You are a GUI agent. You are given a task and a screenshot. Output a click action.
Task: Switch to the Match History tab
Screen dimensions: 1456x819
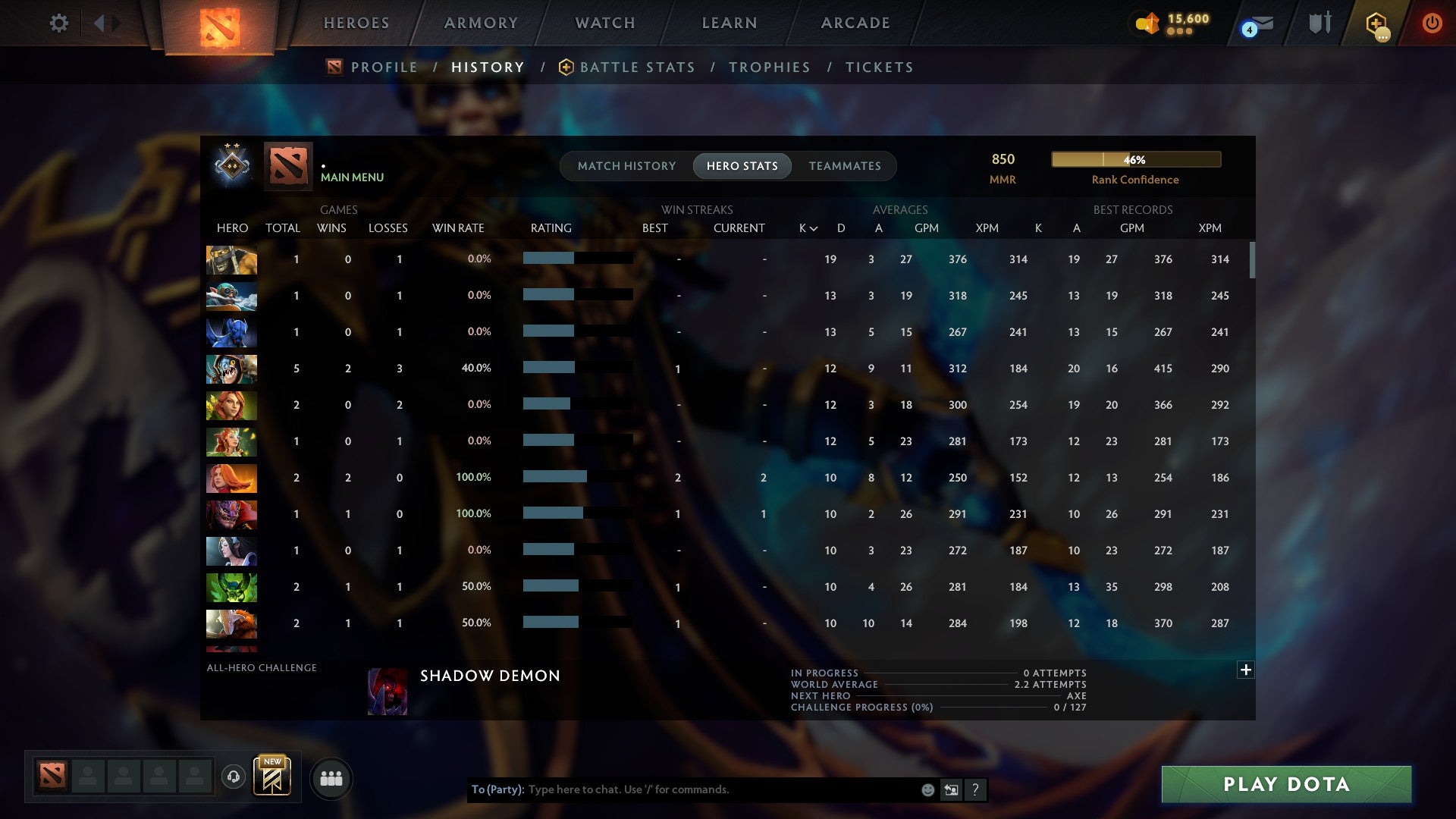[626, 165]
